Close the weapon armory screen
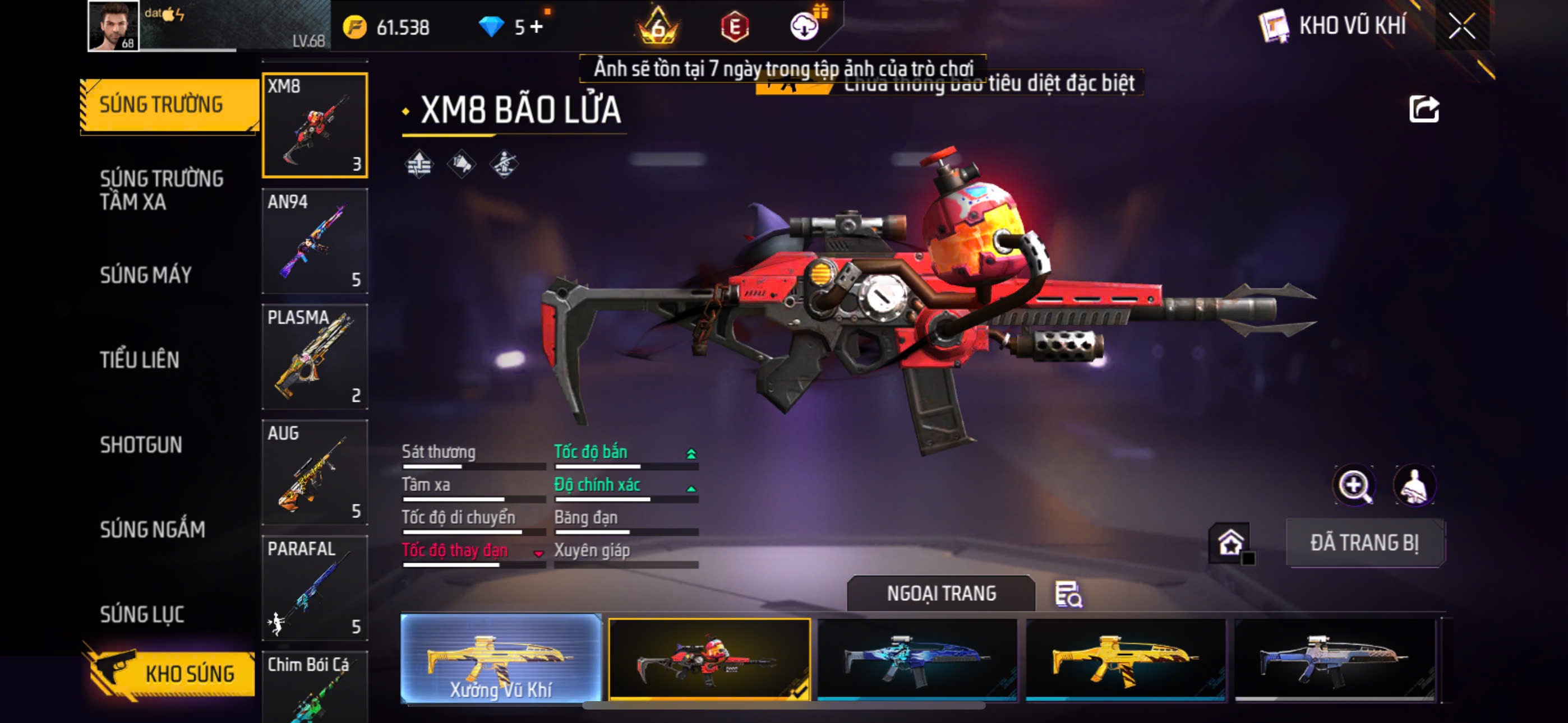1568x723 pixels. coord(1461,26)
